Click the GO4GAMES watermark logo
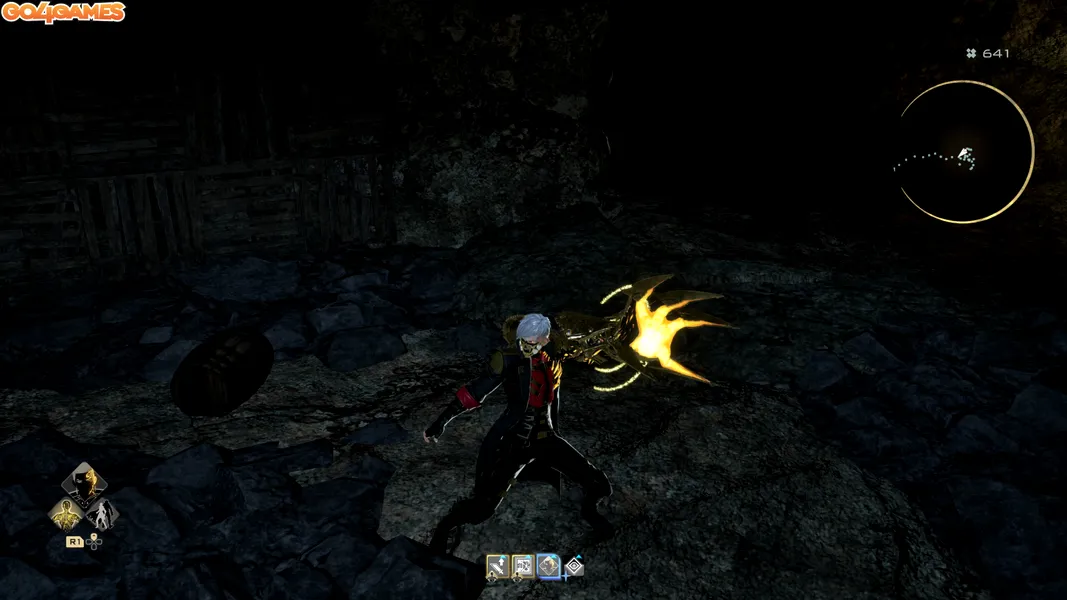 pos(63,13)
